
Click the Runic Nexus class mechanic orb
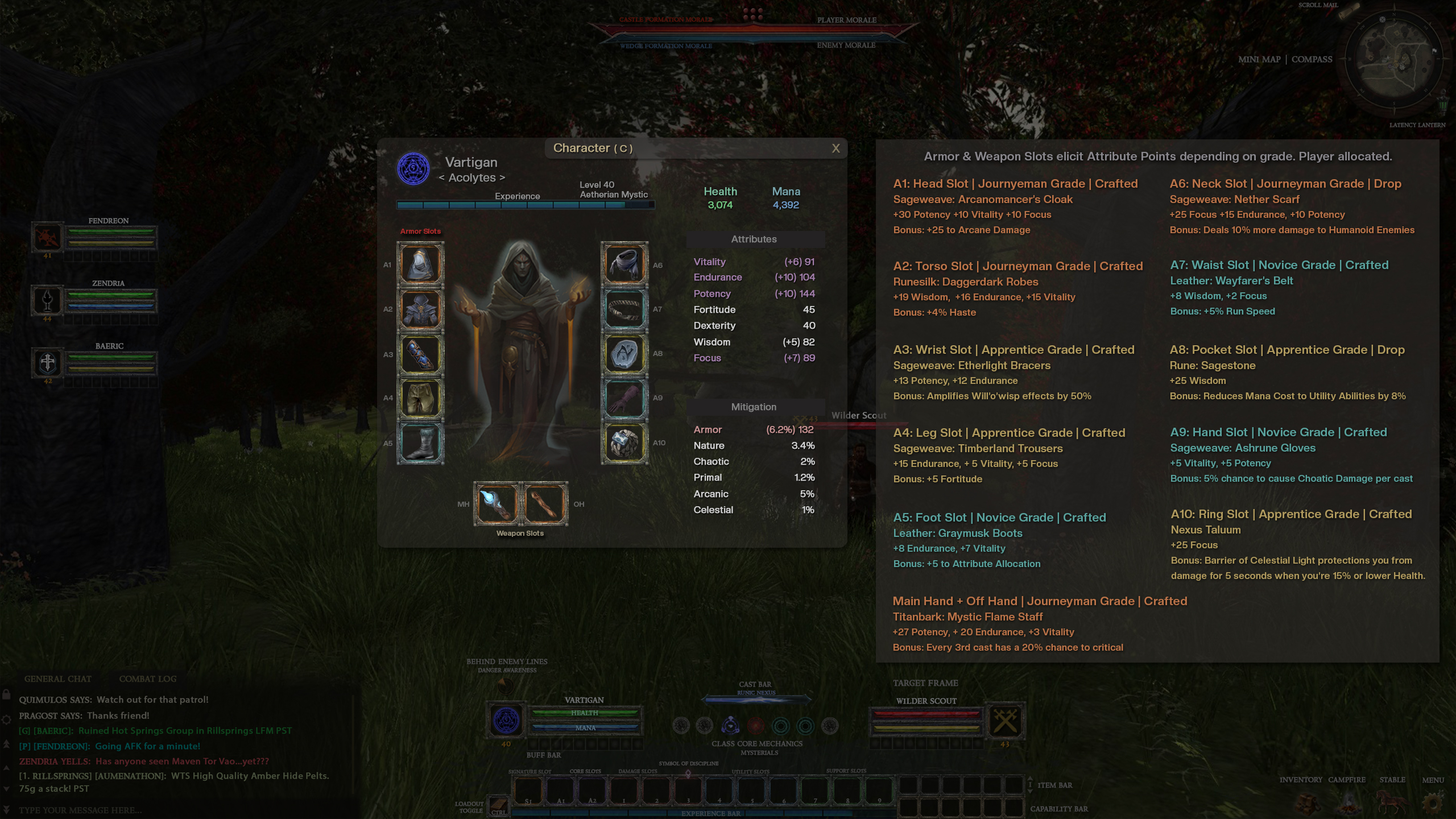[731, 726]
